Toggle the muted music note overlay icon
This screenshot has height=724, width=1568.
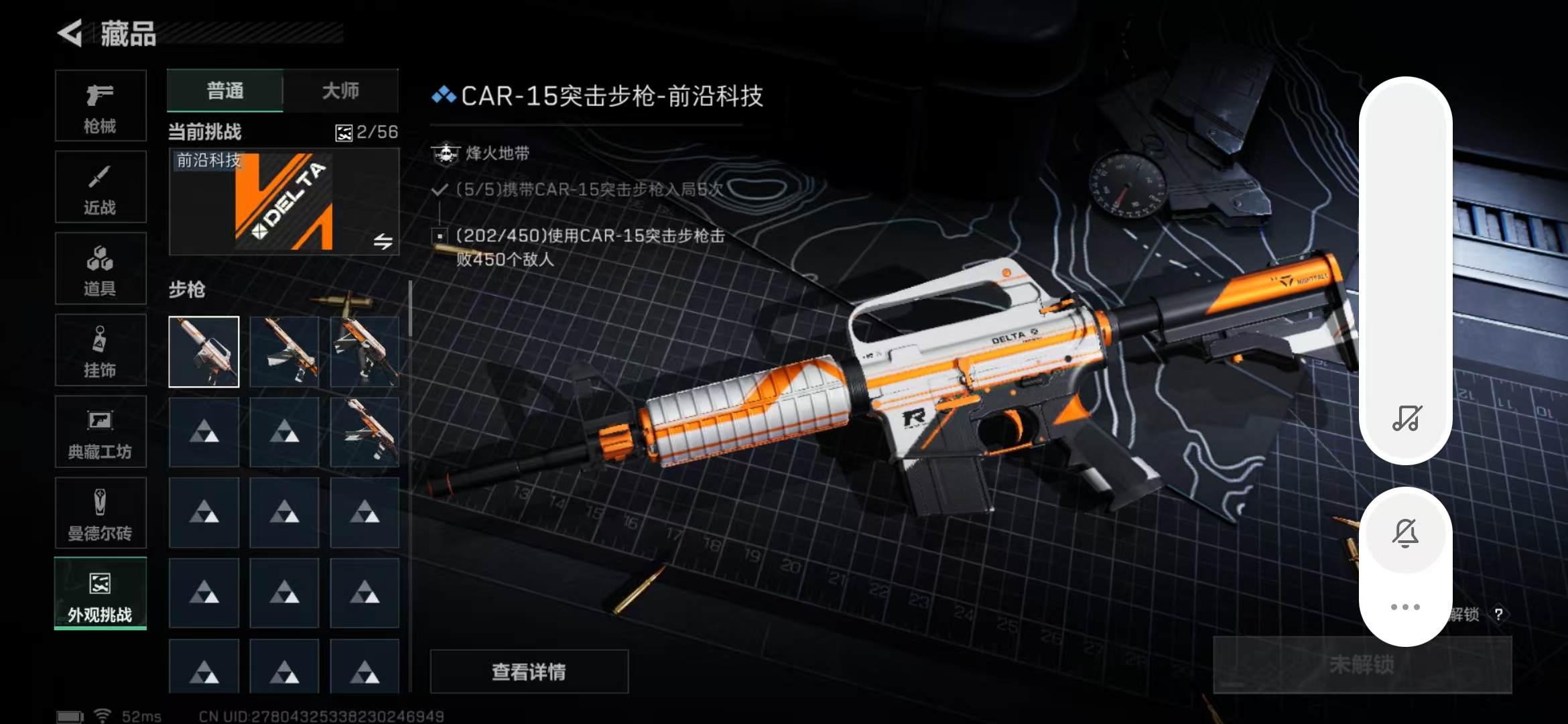1406,418
